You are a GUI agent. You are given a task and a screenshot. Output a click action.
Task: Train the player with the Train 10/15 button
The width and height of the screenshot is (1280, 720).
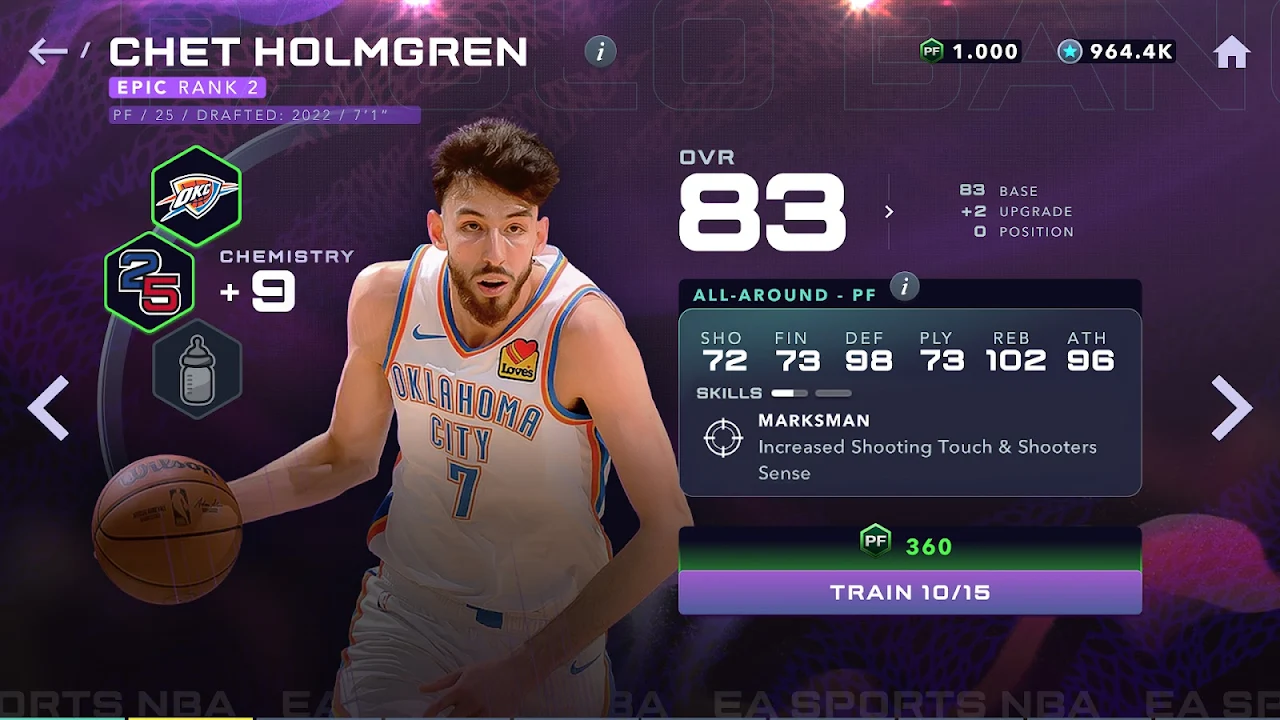(x=910, y=592)
